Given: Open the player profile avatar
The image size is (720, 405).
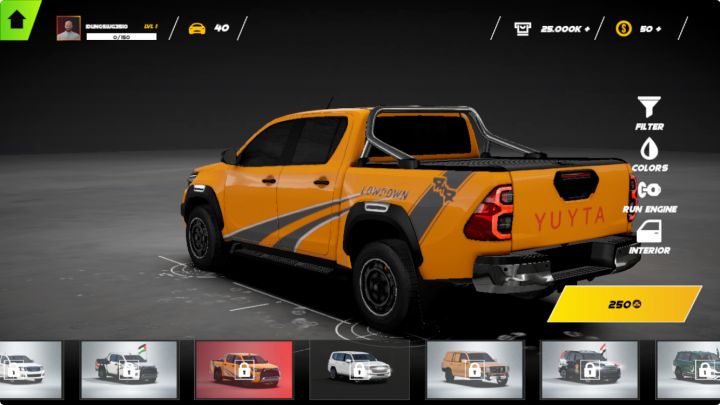Looking at the screenshot, I should pos(68,28).
